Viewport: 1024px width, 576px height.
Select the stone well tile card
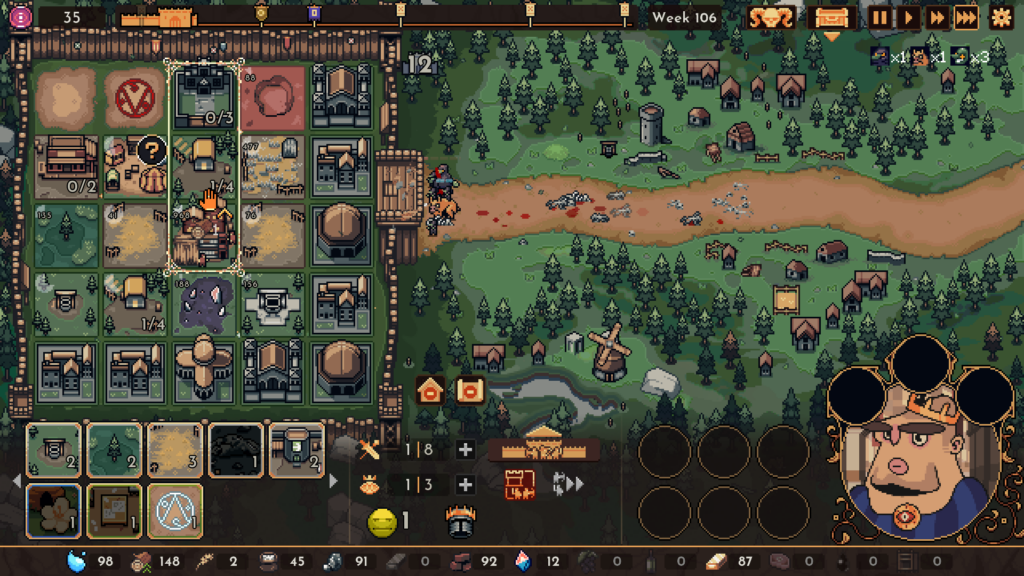click(x=54, y=449)
